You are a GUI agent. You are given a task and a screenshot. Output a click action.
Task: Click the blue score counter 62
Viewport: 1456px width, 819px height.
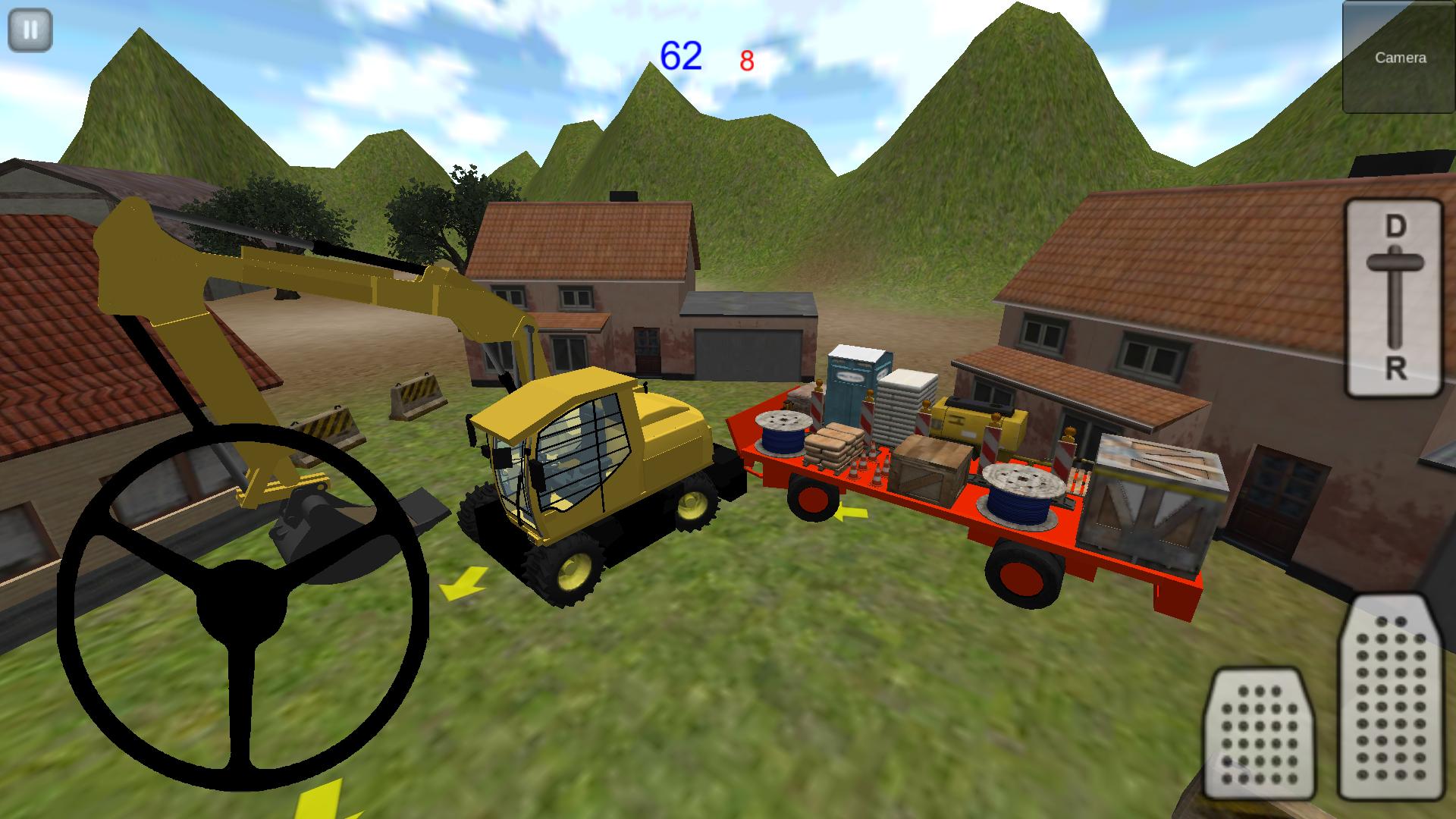tap(680, 52)
